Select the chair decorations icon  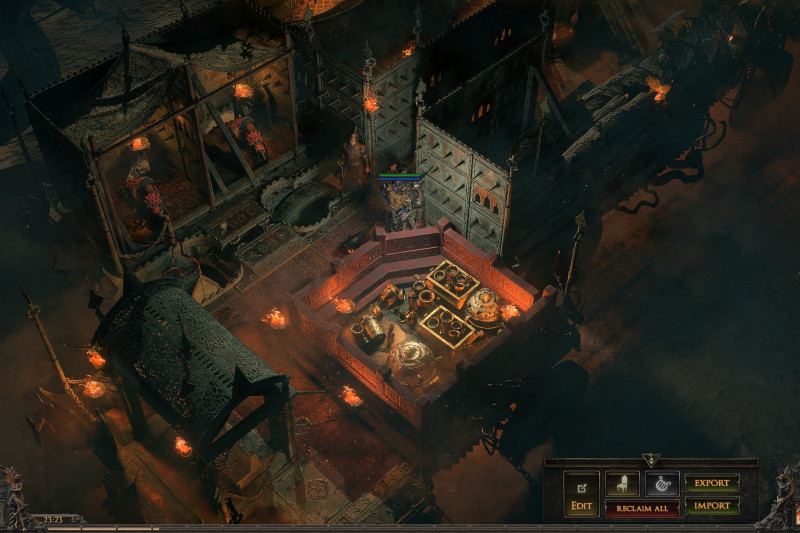click(x=622, y=484)
